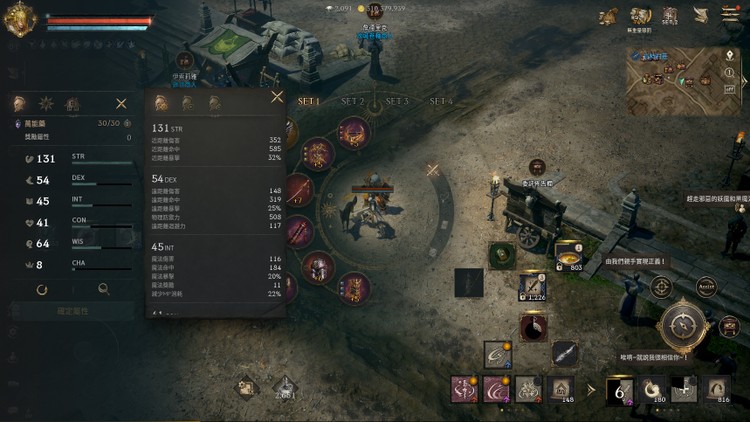
Task: Toggle the Assist button
Action: pos(706,287)
